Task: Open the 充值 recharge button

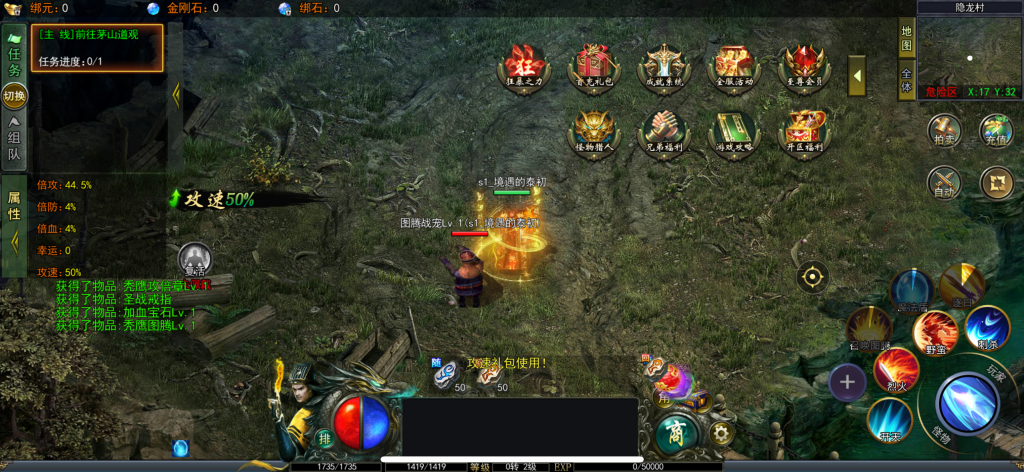Action: tap(996, 130)
